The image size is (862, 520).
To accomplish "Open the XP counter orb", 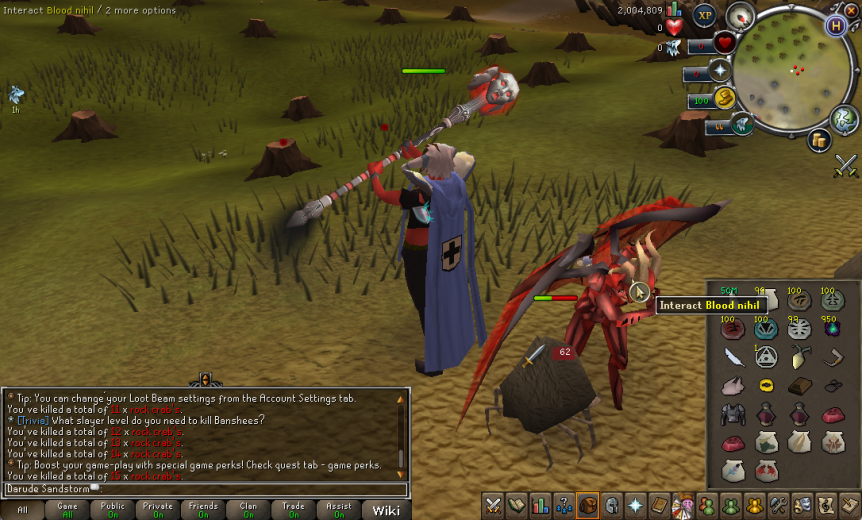I will pyautogui.click(x=705, y=15).
